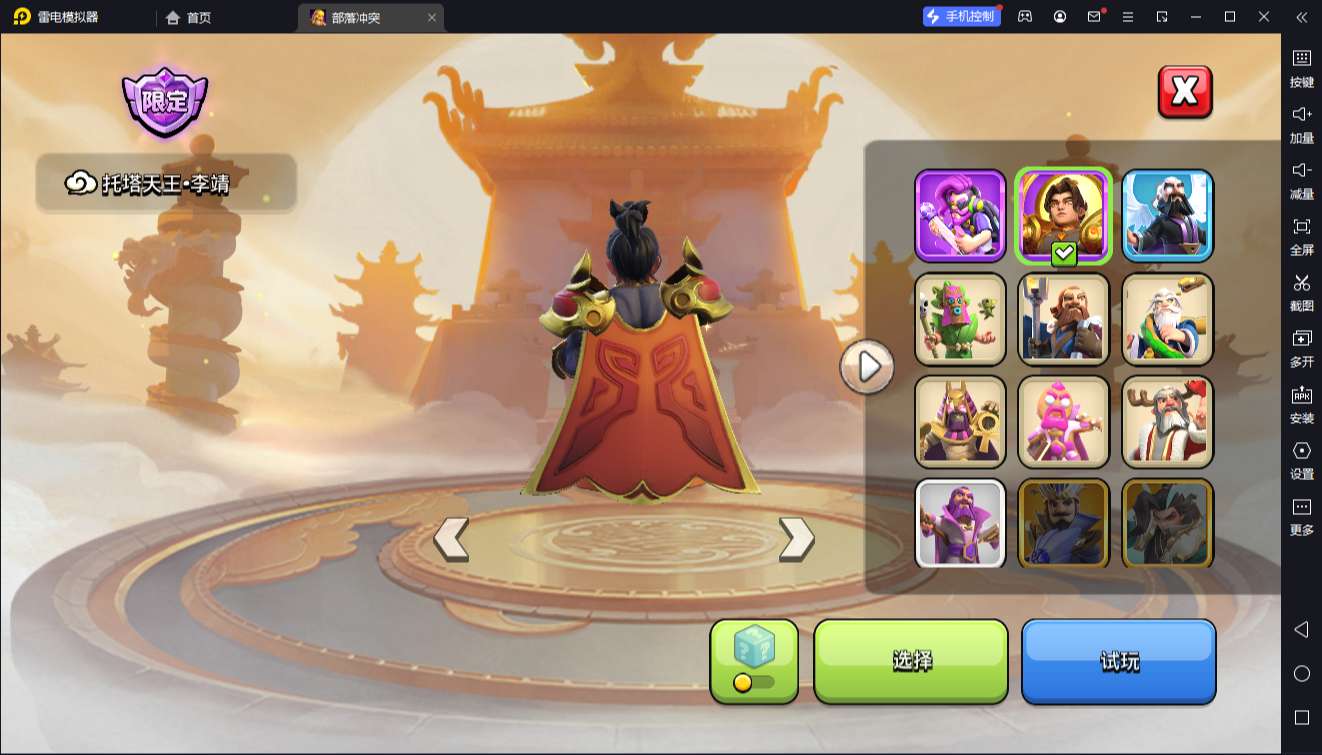Choose the red-bearded warden skin thumbnail
This screenshot has width=1322, height=755.
(x=1064, y=319)
